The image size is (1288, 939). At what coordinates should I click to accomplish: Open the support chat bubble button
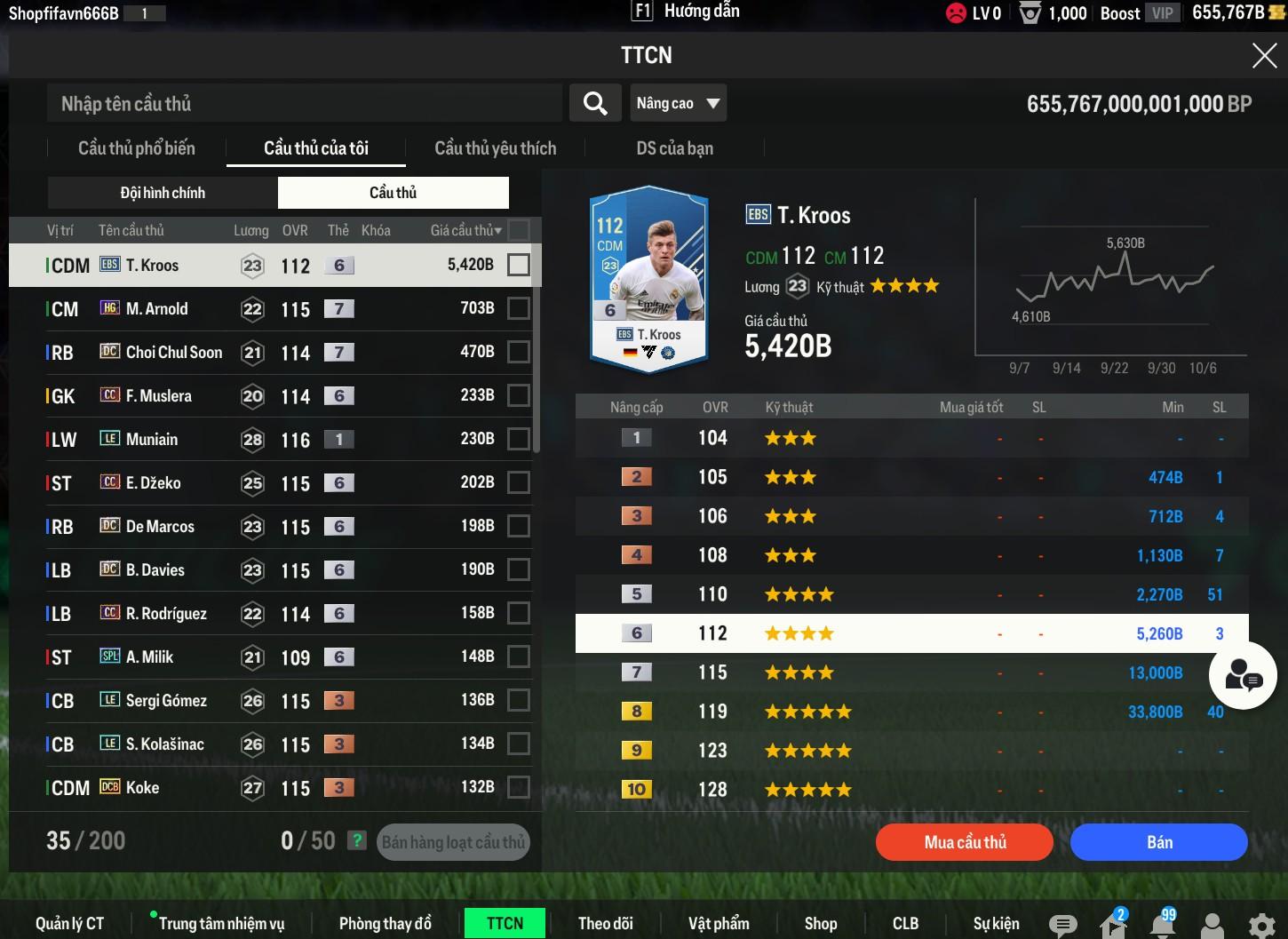point(1243,678)
